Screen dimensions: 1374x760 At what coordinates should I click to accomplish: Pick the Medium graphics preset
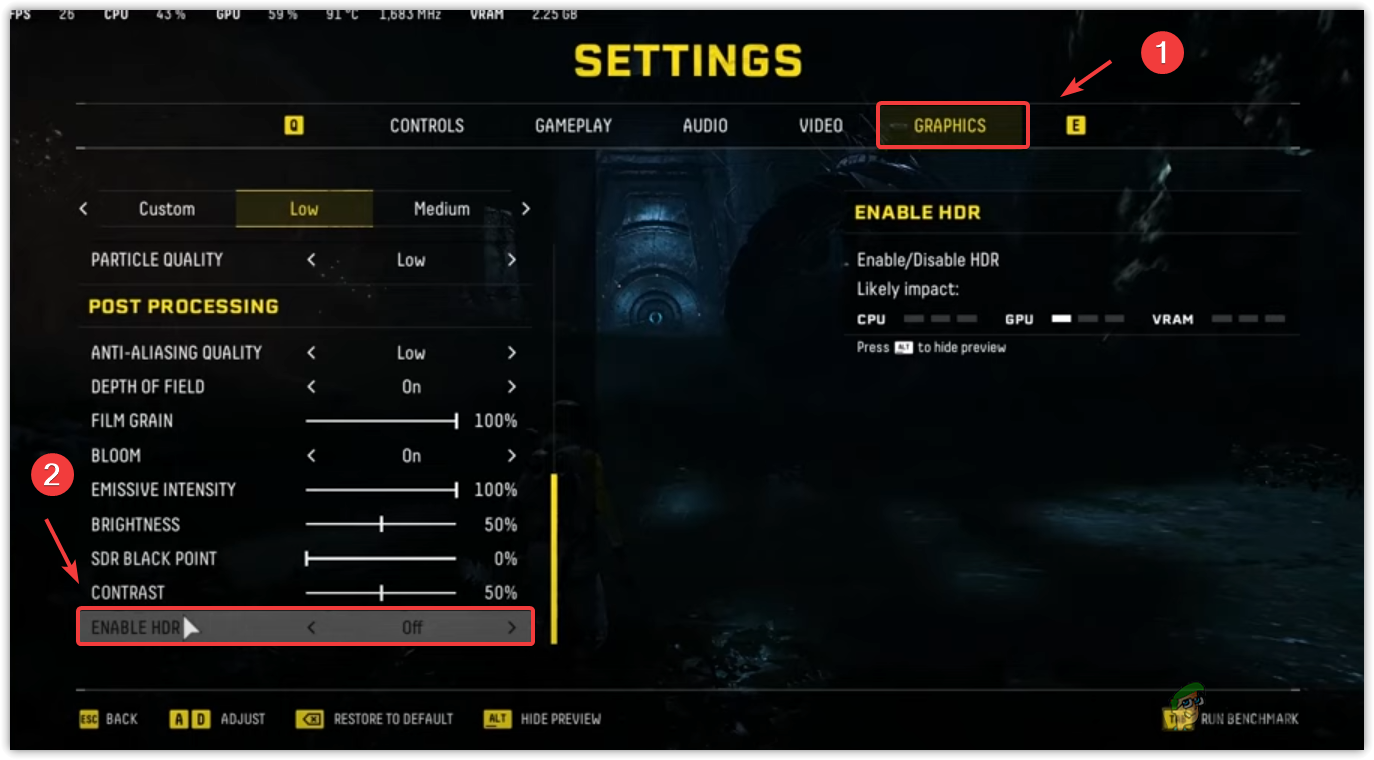click(x=441, y=209)
